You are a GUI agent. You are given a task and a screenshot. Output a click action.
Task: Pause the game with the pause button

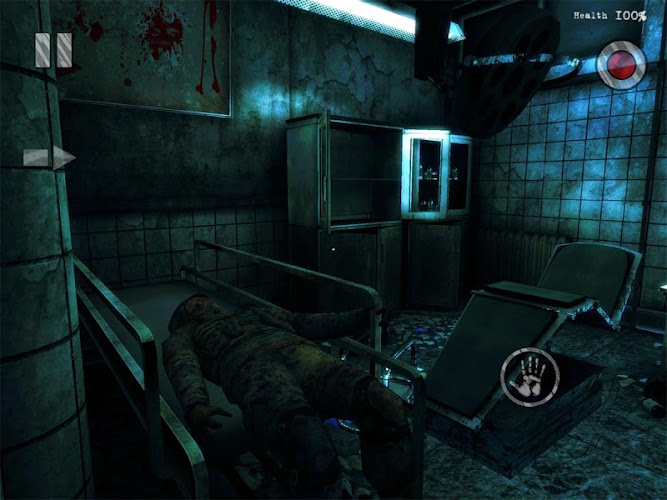point(53,51)
